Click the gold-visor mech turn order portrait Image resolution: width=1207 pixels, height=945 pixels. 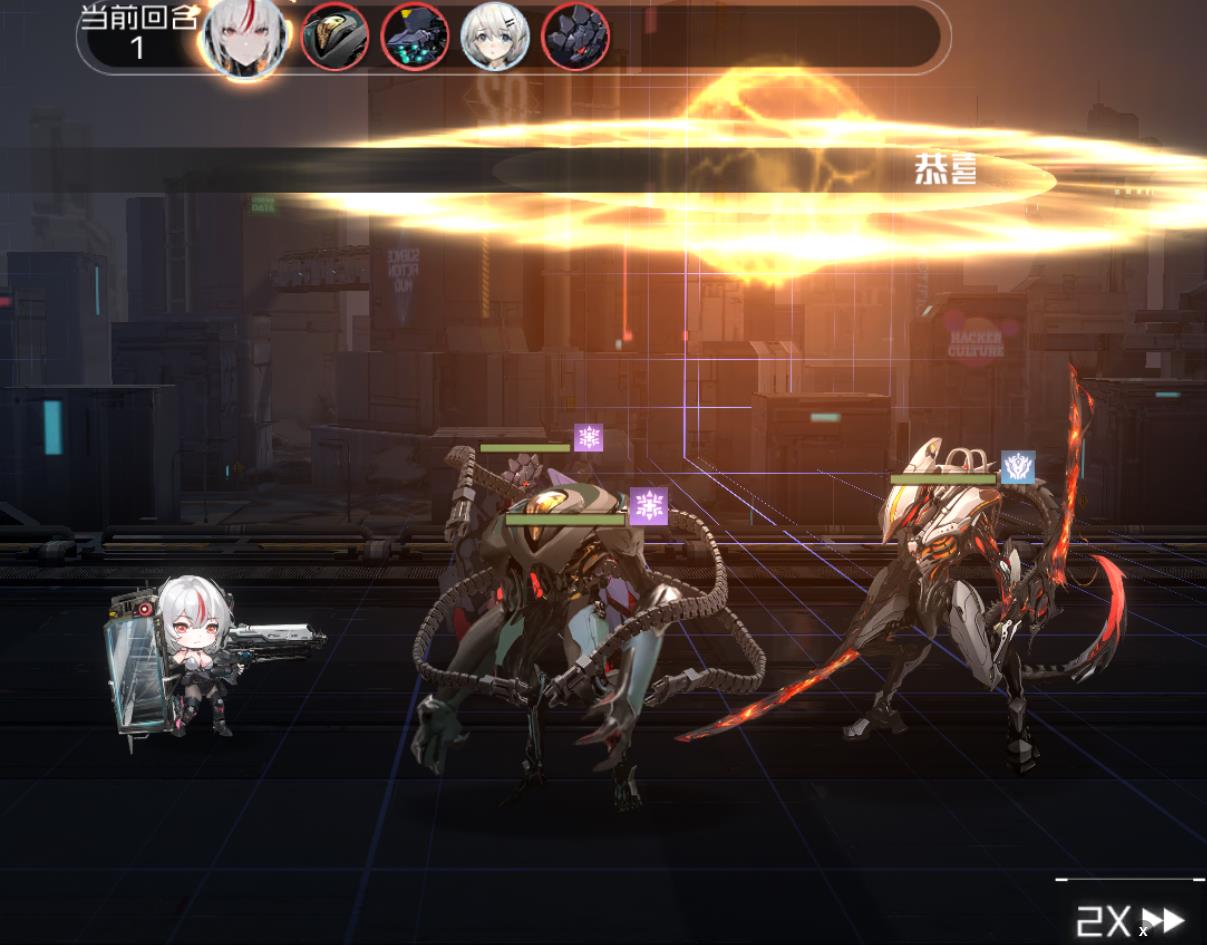[x=335, y=37]
